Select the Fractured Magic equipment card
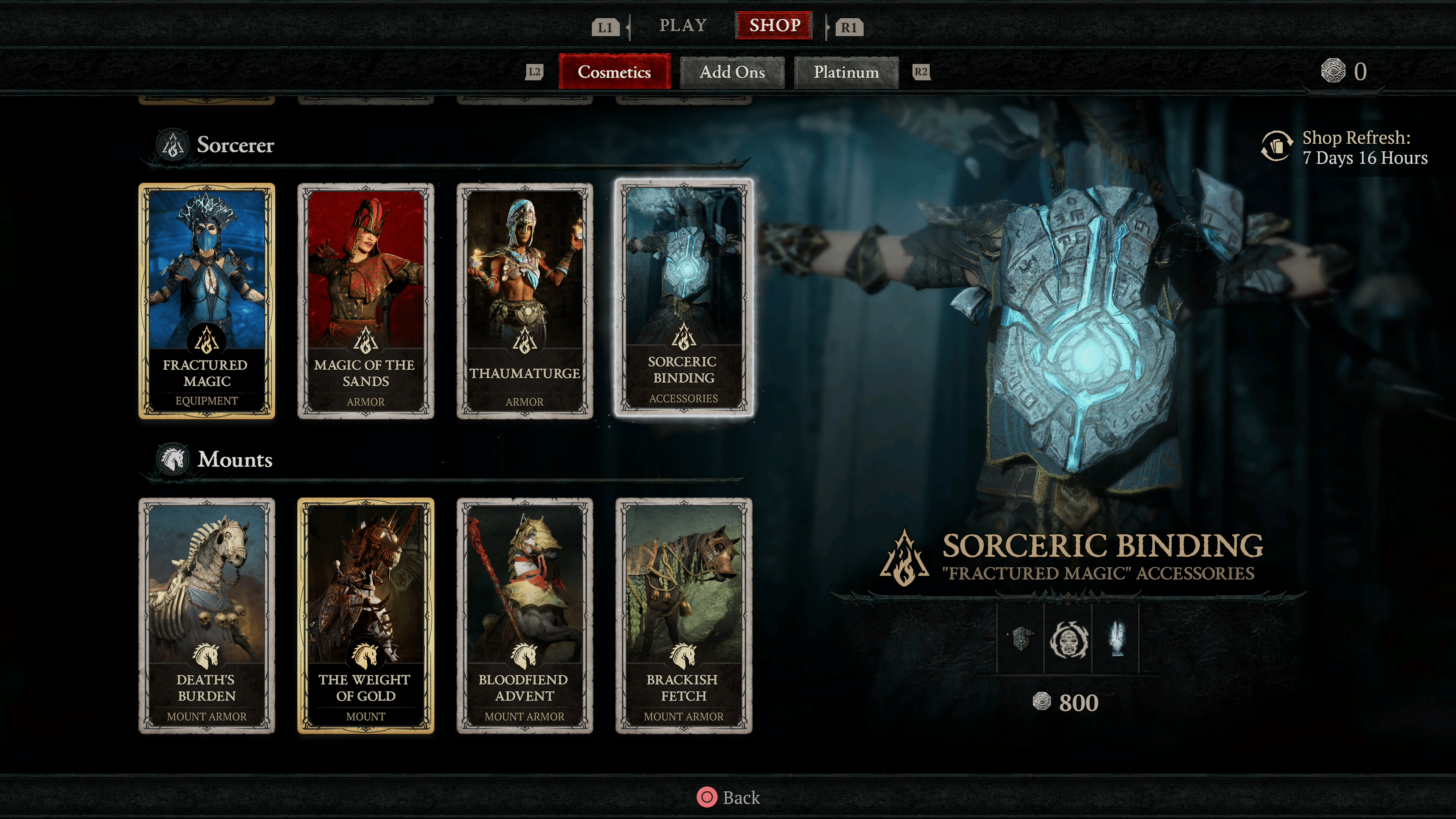 coord(207,300)
